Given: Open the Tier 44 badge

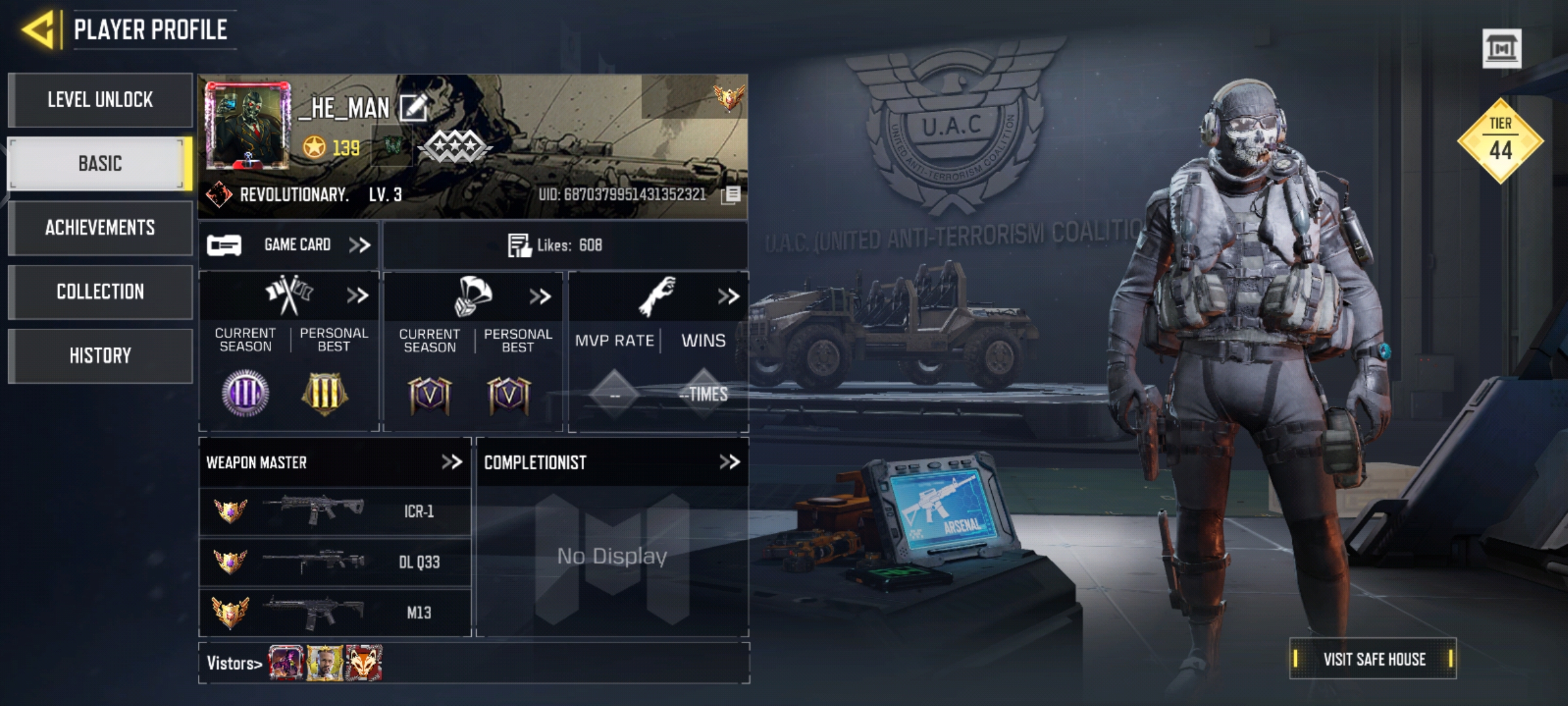Looking at the screenshot, I should [x=1500, y=141].
